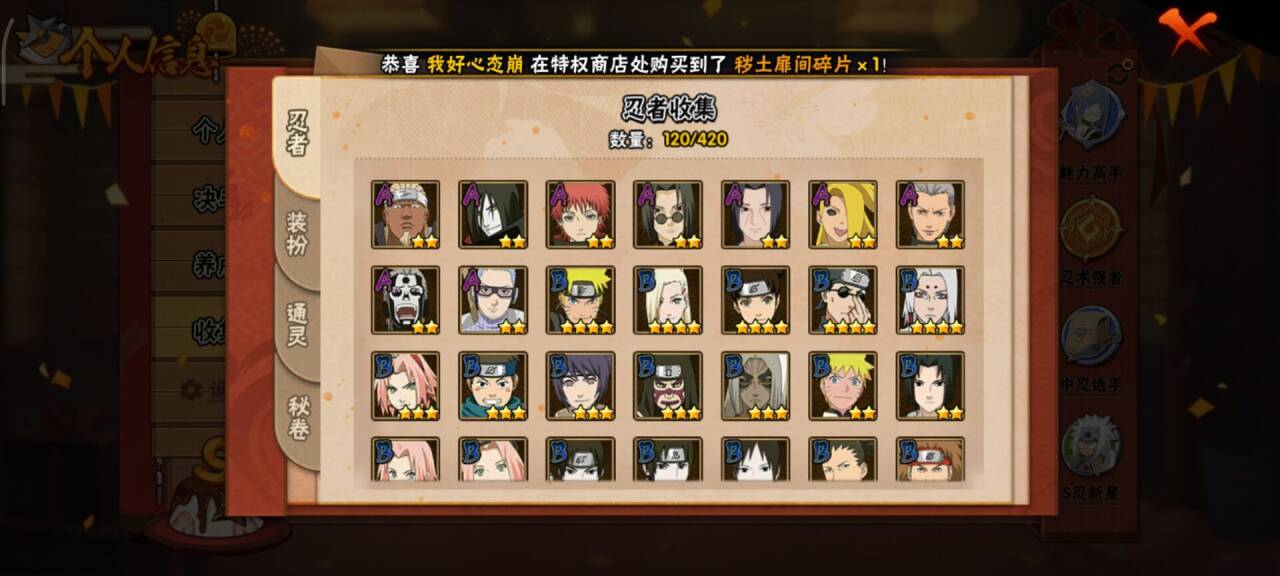
Task: Choose the red-haired Sasori portrait
Action: (580, 214)
